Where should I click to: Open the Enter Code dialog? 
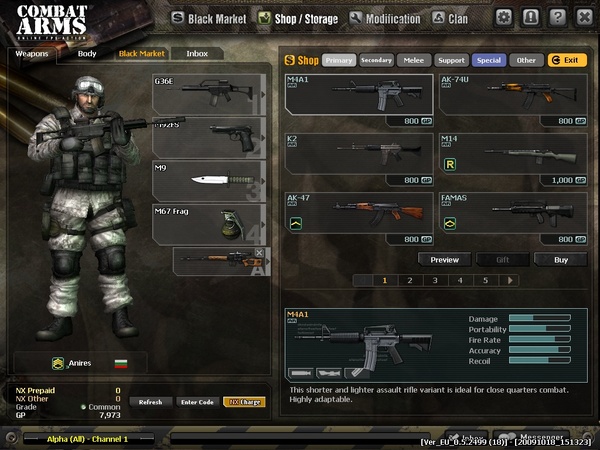pos(197,402)
